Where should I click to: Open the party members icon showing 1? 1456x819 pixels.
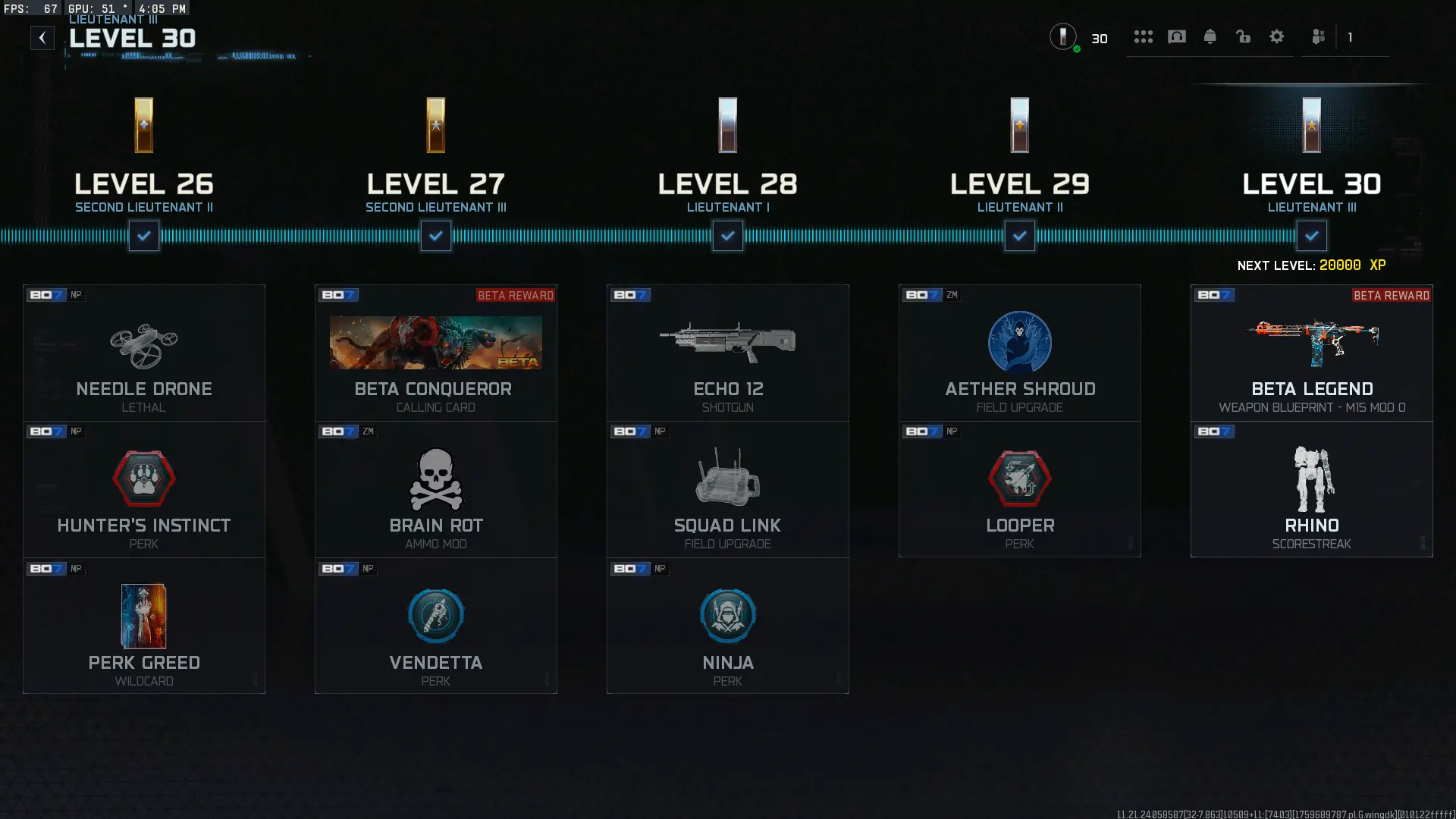pyautogui.click(x=1319, y=36)
